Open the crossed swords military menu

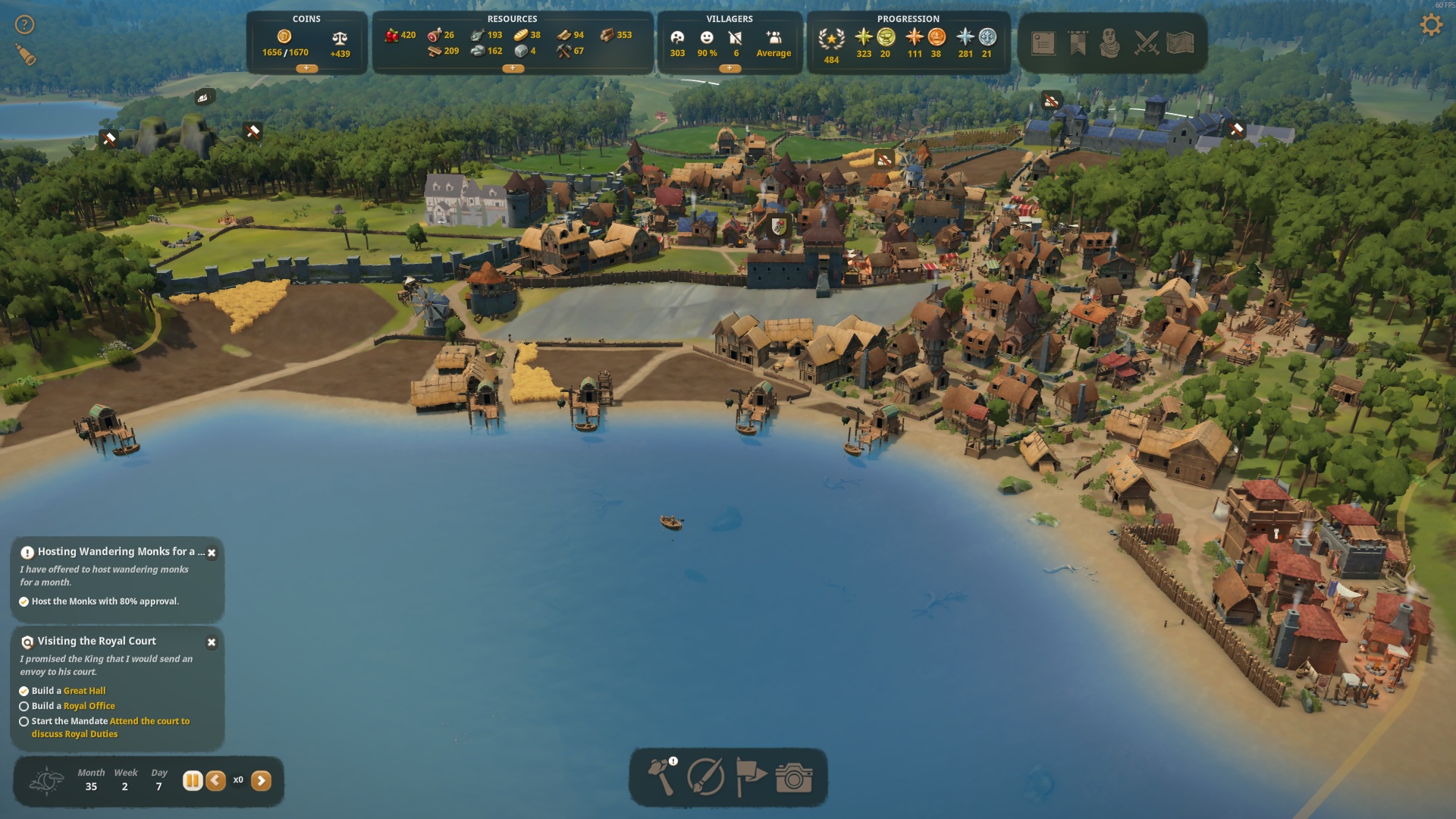(1146, 43)
